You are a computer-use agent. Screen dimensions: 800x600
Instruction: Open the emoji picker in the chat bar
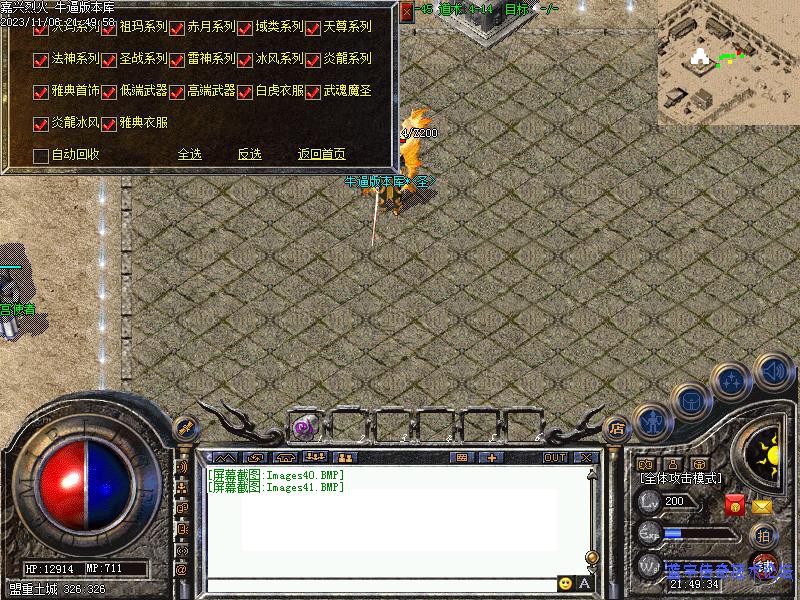click(x=566, y=583)
